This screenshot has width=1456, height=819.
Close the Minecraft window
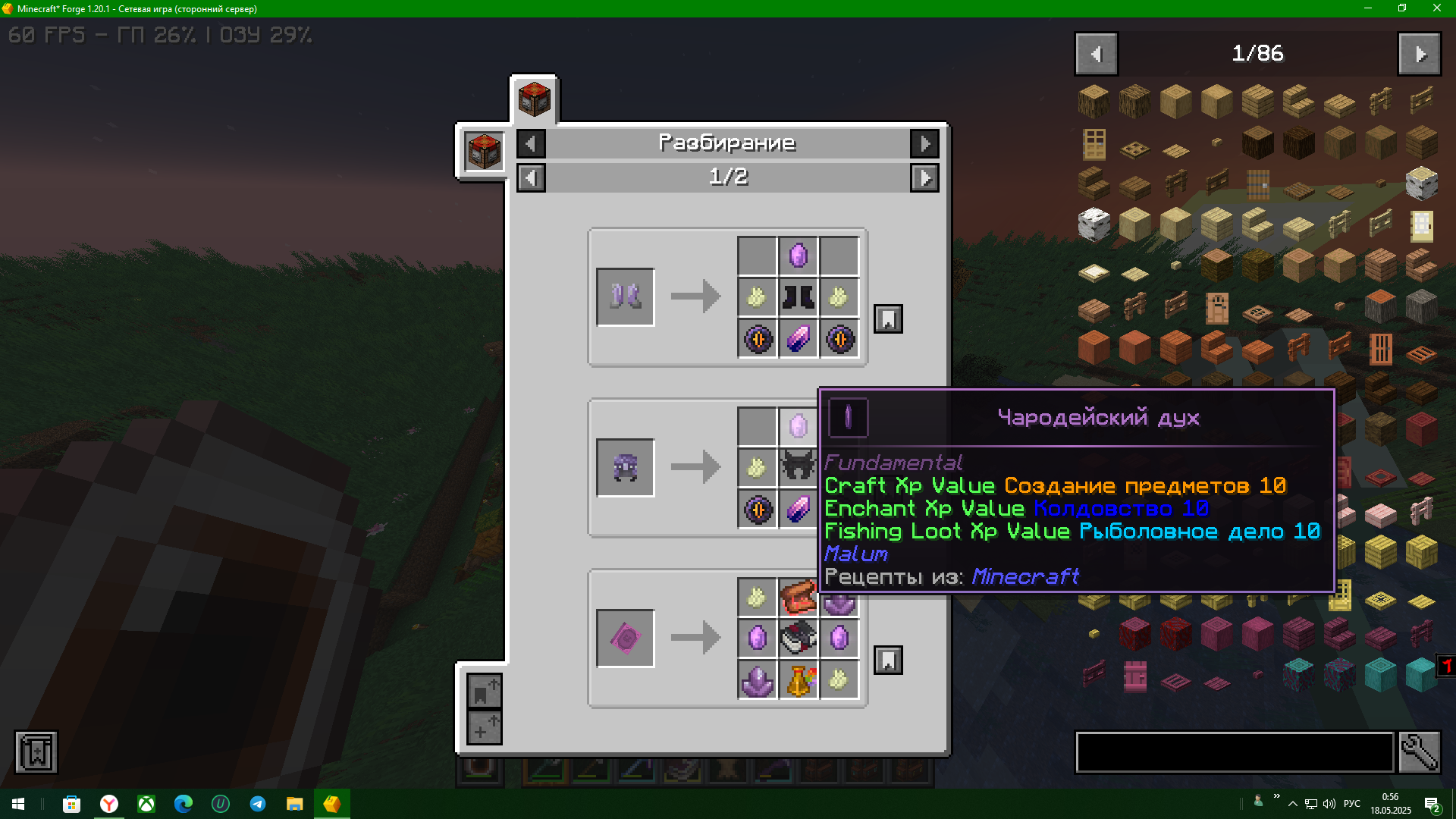[1436, 8]
